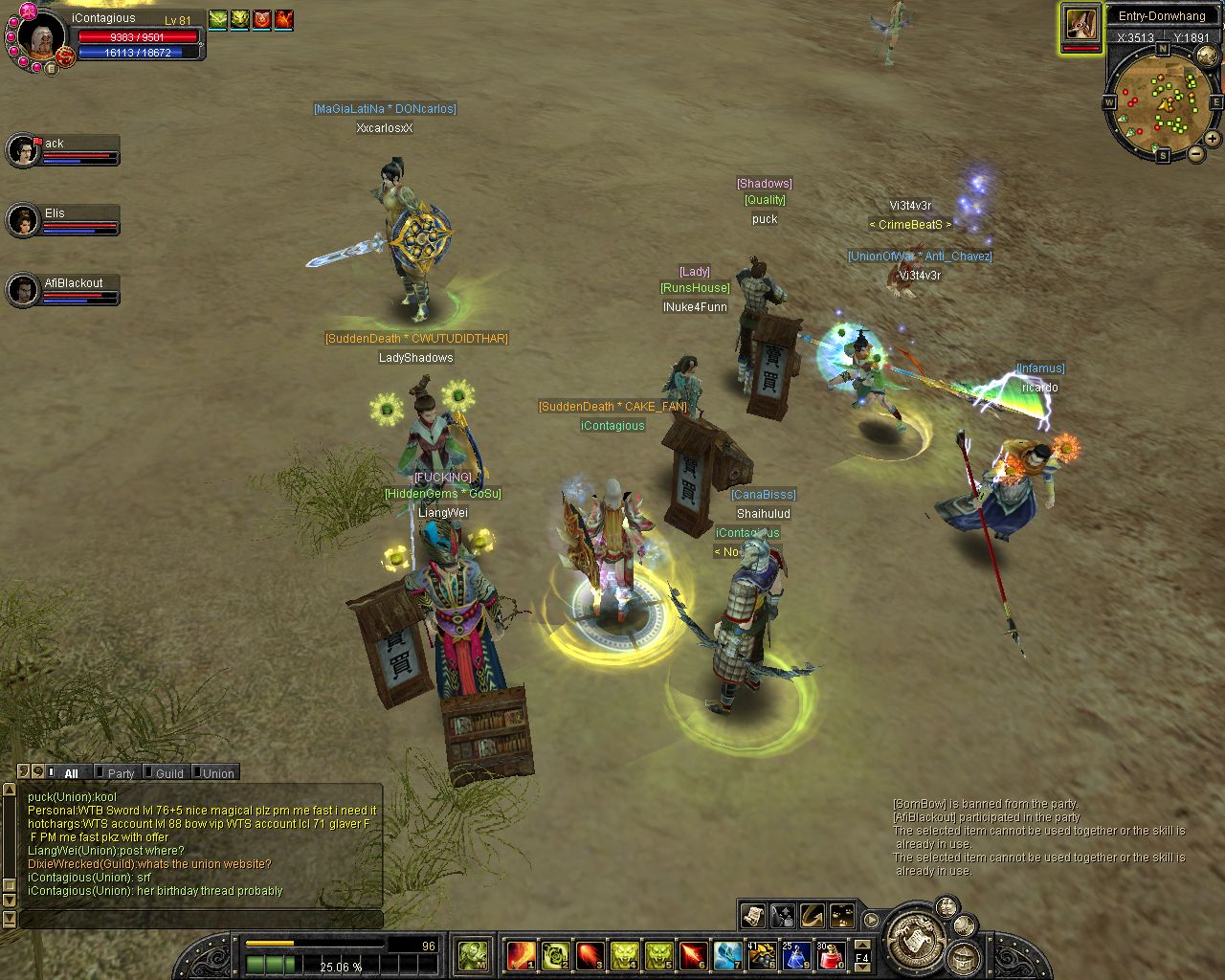Image resolution: width=1225 pixels, height=980 pixels.
Task: Click the chat text input box
Action: 201,920
